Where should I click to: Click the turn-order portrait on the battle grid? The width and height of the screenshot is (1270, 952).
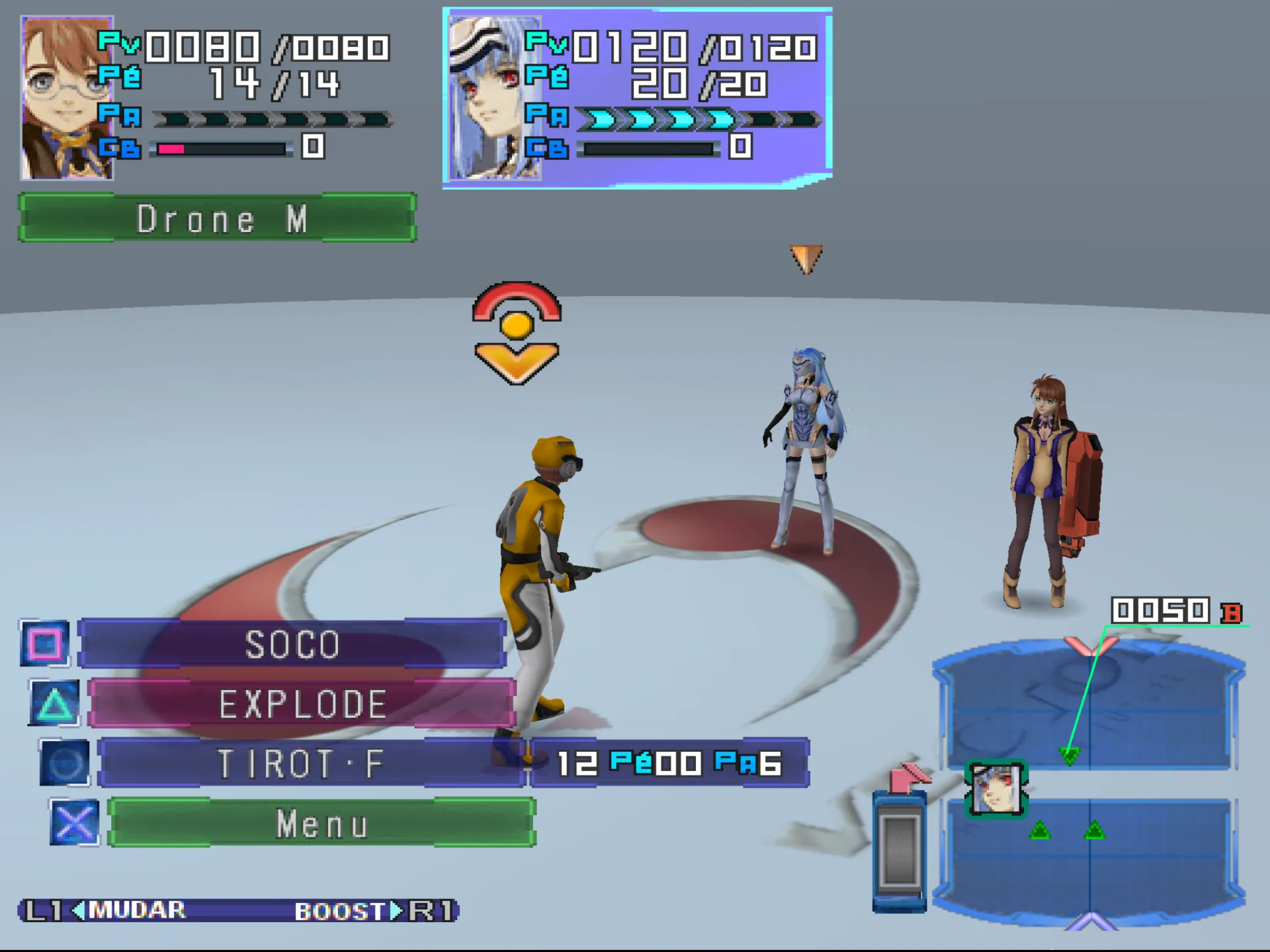click(996, 789)
